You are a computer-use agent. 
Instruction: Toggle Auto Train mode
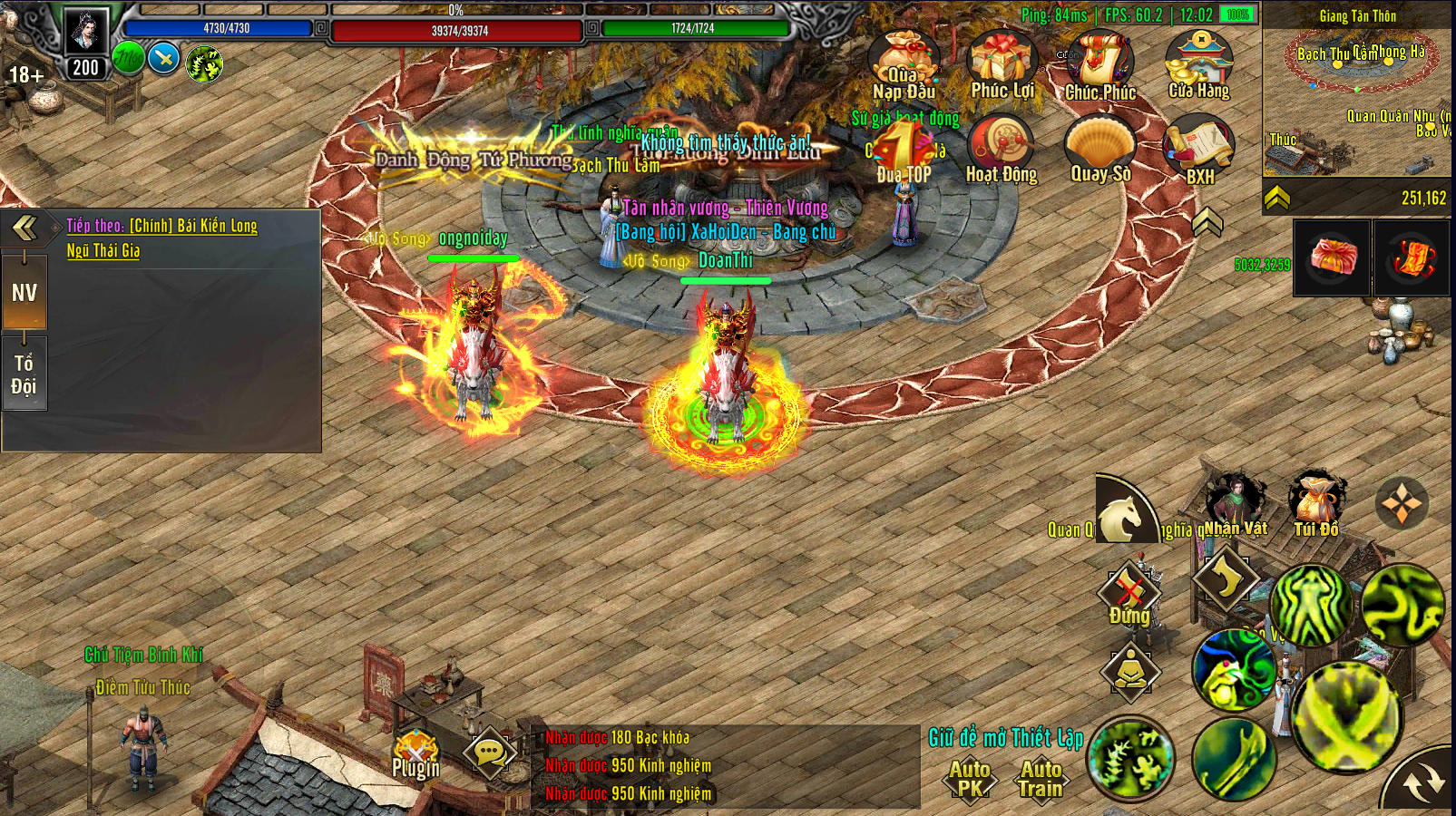1041,779
